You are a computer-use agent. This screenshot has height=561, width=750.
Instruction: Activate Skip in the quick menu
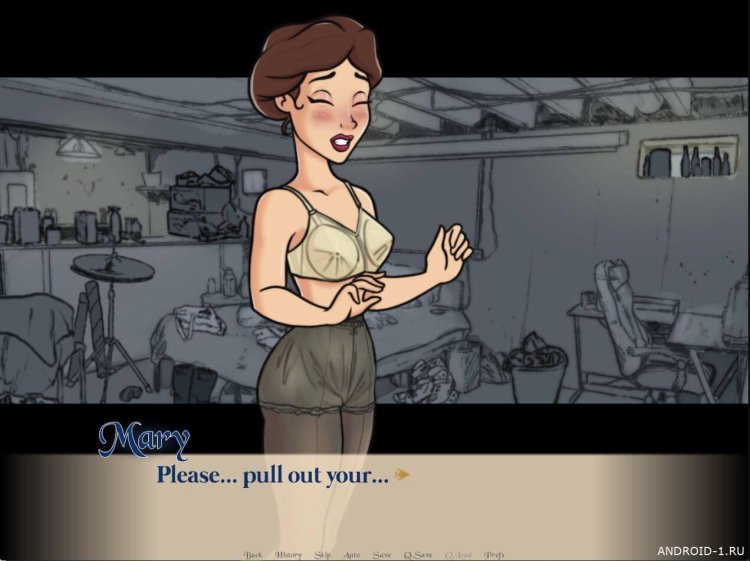click(x=322, y=554)
